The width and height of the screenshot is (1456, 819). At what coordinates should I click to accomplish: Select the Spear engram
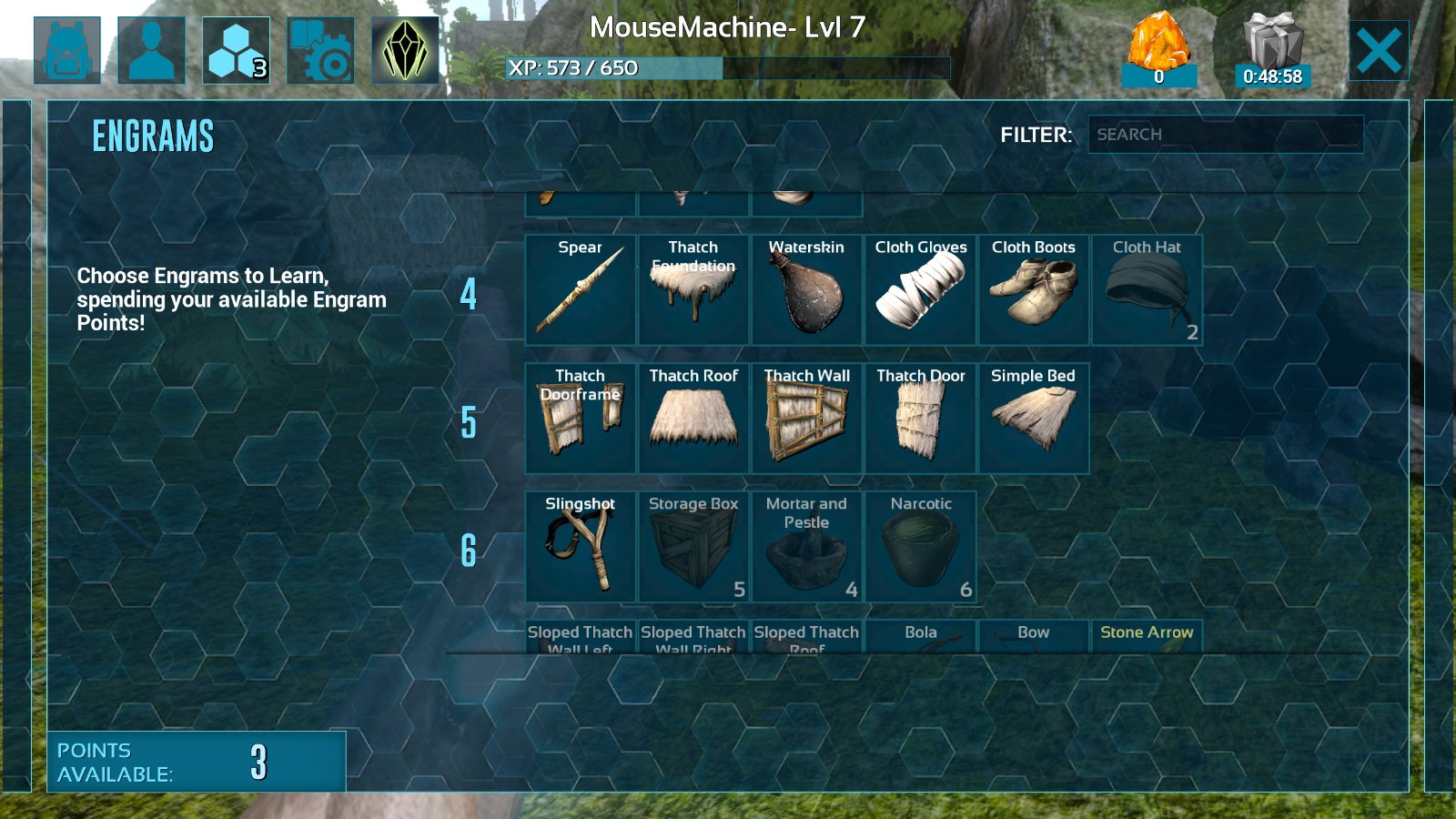point(581,290)
